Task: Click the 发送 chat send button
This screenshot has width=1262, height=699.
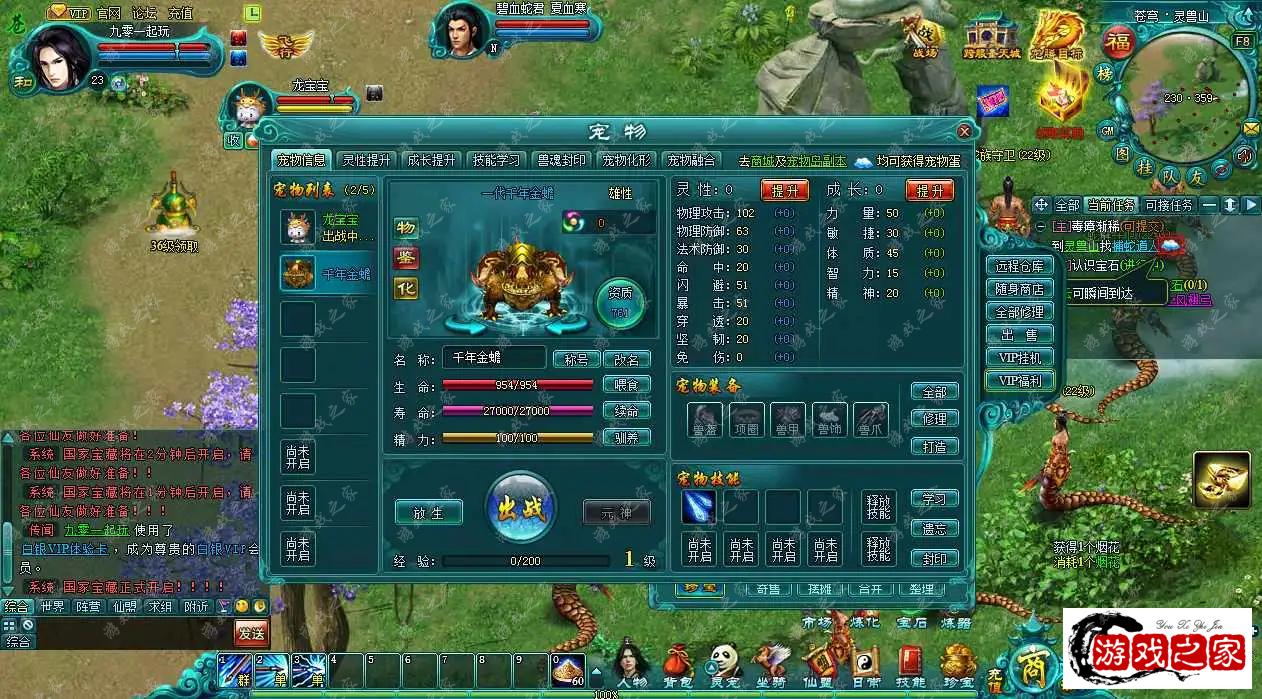Action: (251, 632)
